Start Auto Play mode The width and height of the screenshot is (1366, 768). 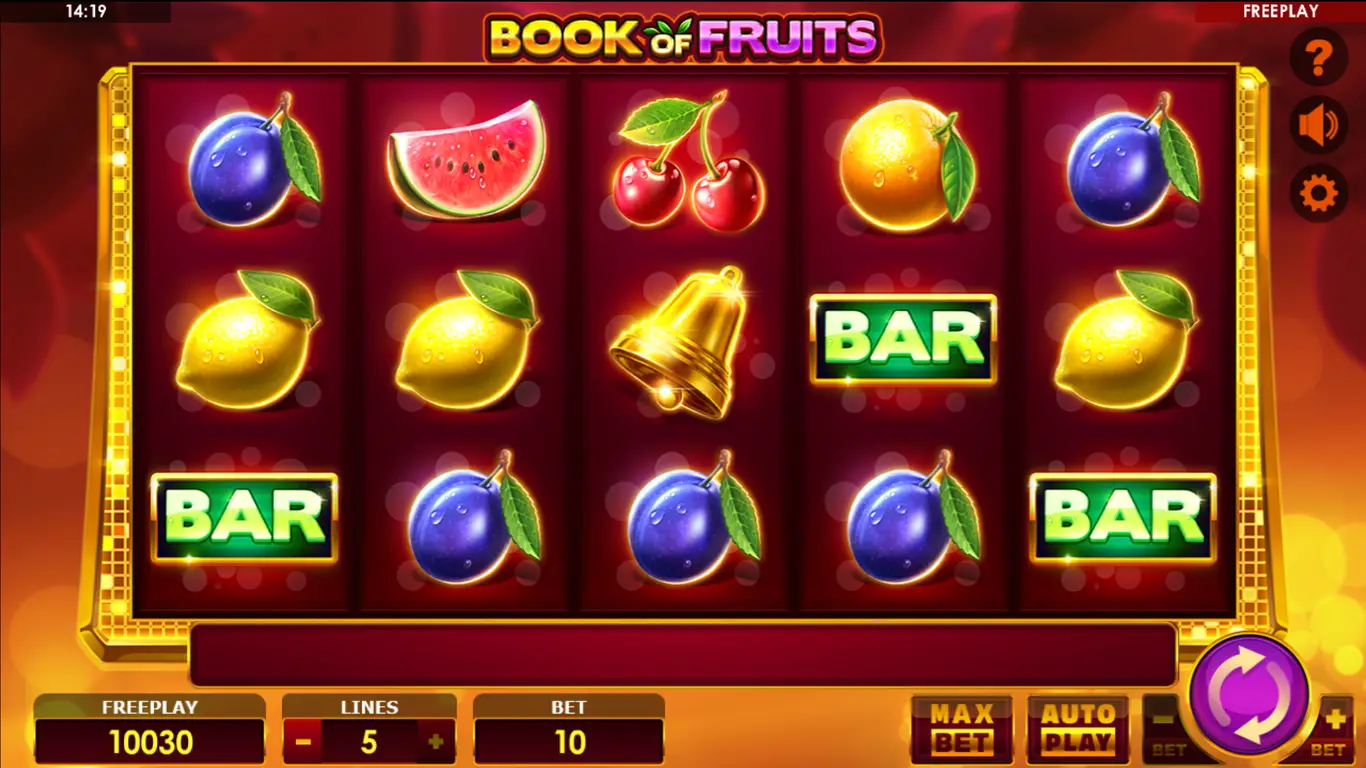click(1078, 729)
